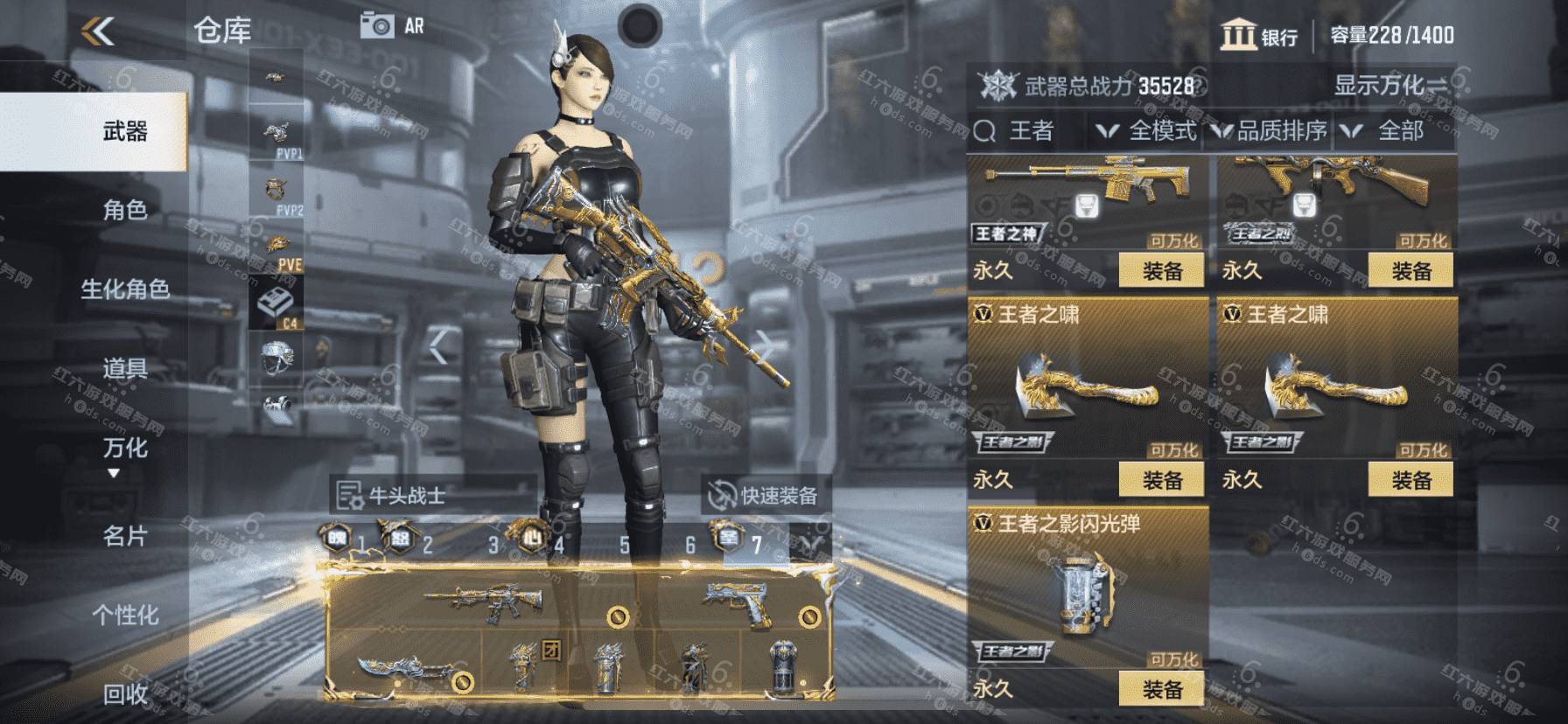This screenshot has width=1568, height=724.
Task: Open the 品质排序 sort dropdown
Action: [x=1270, y=131]
